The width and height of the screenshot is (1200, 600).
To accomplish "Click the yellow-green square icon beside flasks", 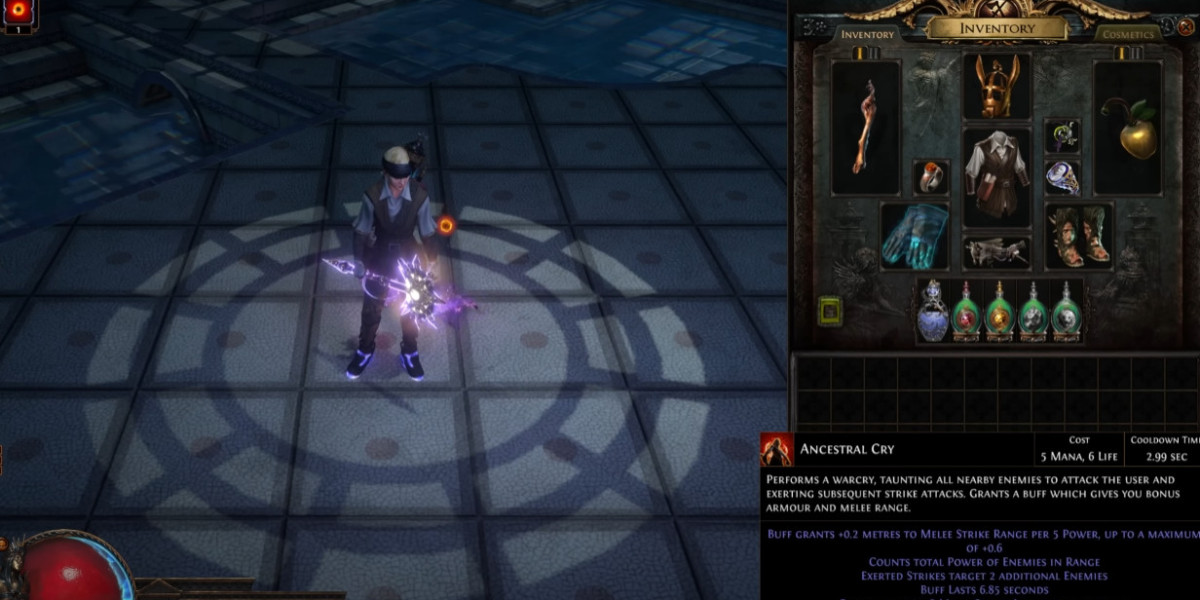I will [831, 312].
